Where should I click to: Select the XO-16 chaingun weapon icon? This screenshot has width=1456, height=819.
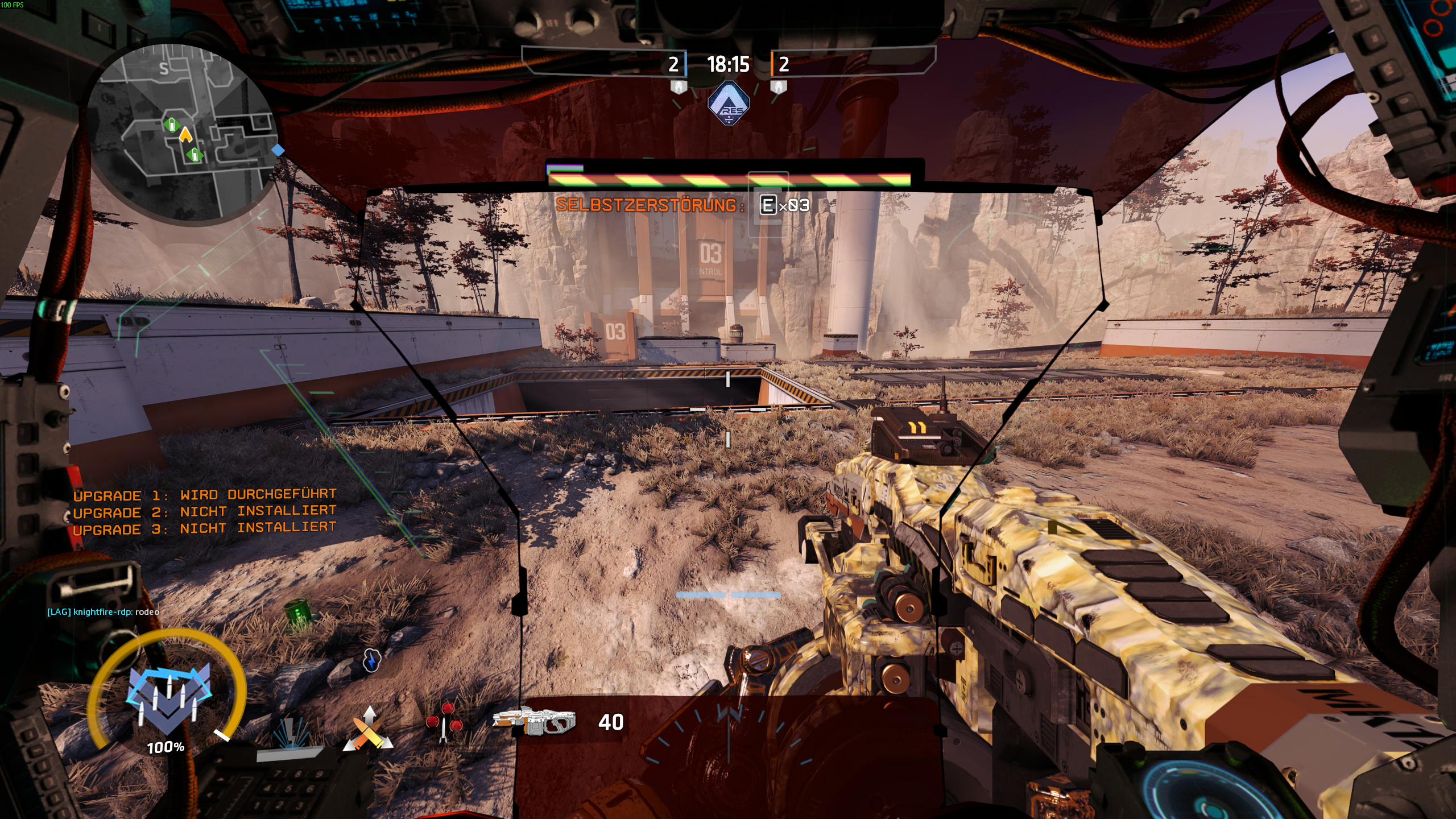click(x=533, y=721)
